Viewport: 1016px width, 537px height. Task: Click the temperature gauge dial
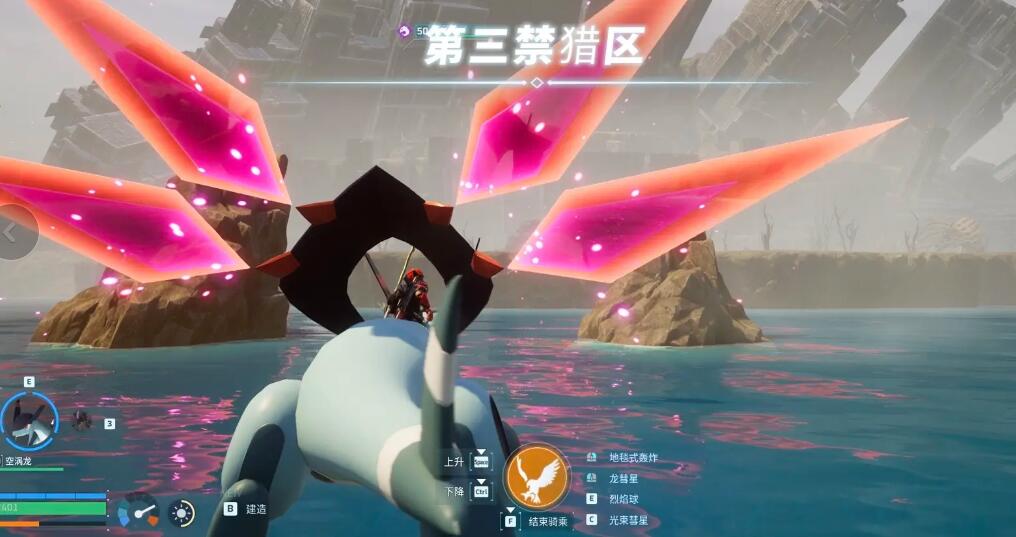coord(138,511)
